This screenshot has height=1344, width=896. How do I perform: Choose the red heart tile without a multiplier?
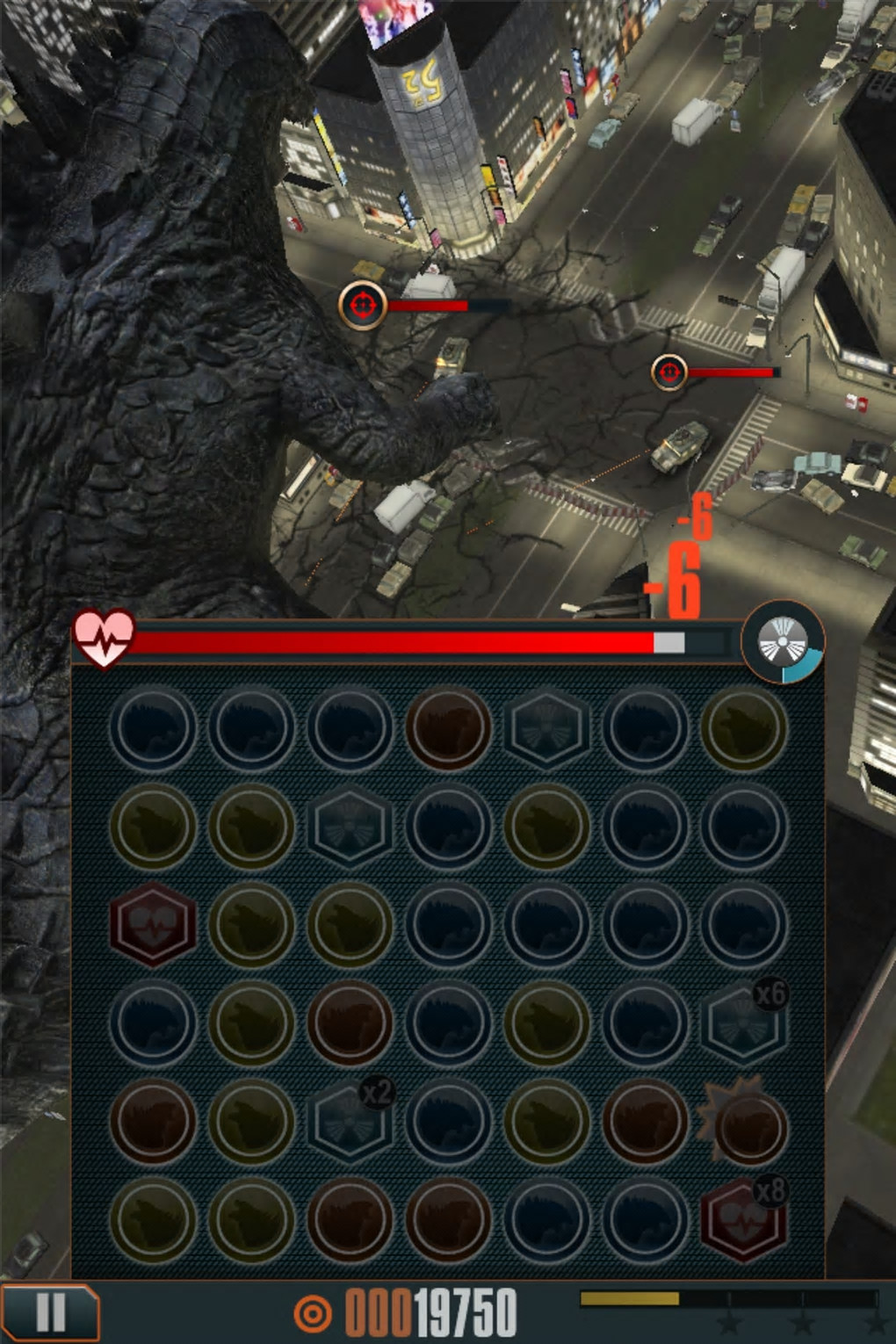pyautogui.click(x=153, y=924)
